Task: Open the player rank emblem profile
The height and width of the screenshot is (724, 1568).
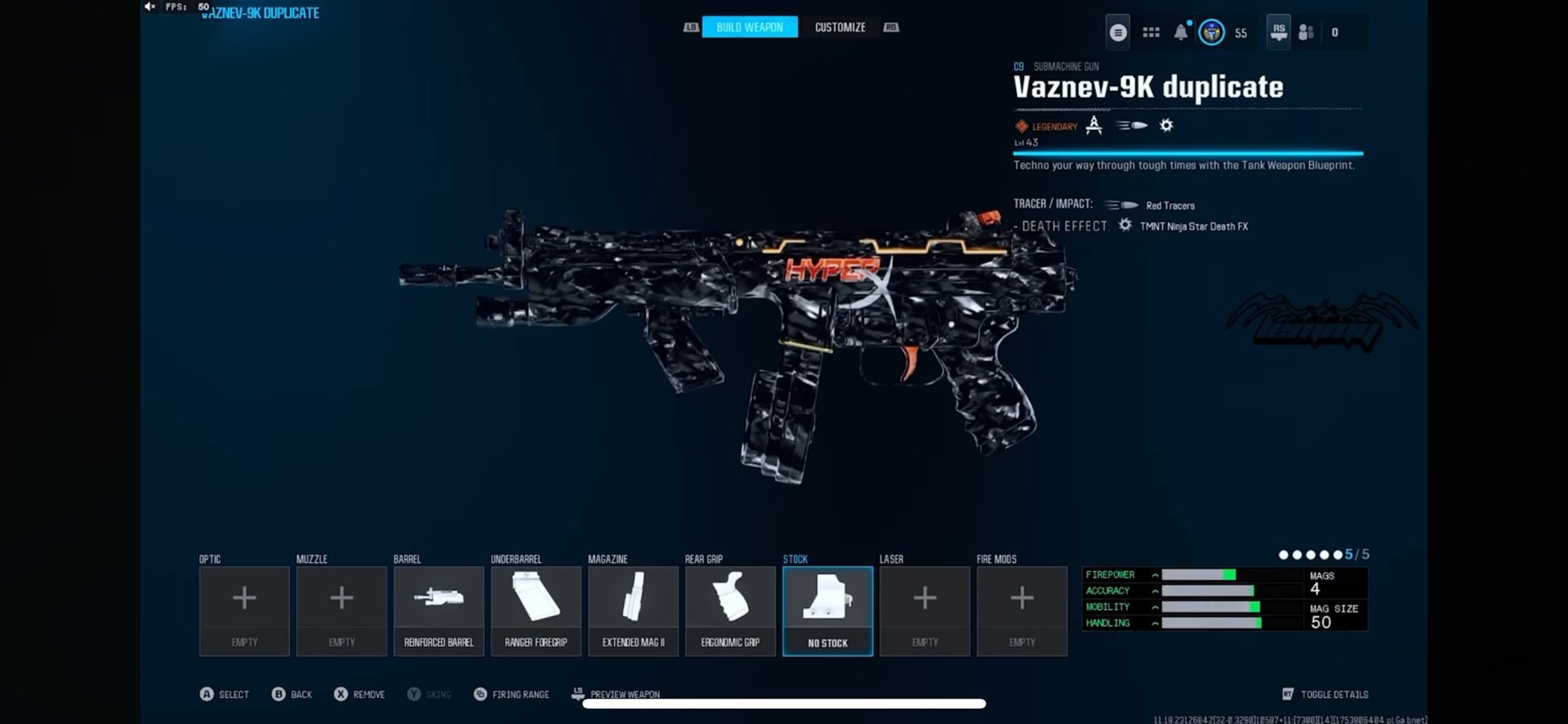Action: point(1211,33)
